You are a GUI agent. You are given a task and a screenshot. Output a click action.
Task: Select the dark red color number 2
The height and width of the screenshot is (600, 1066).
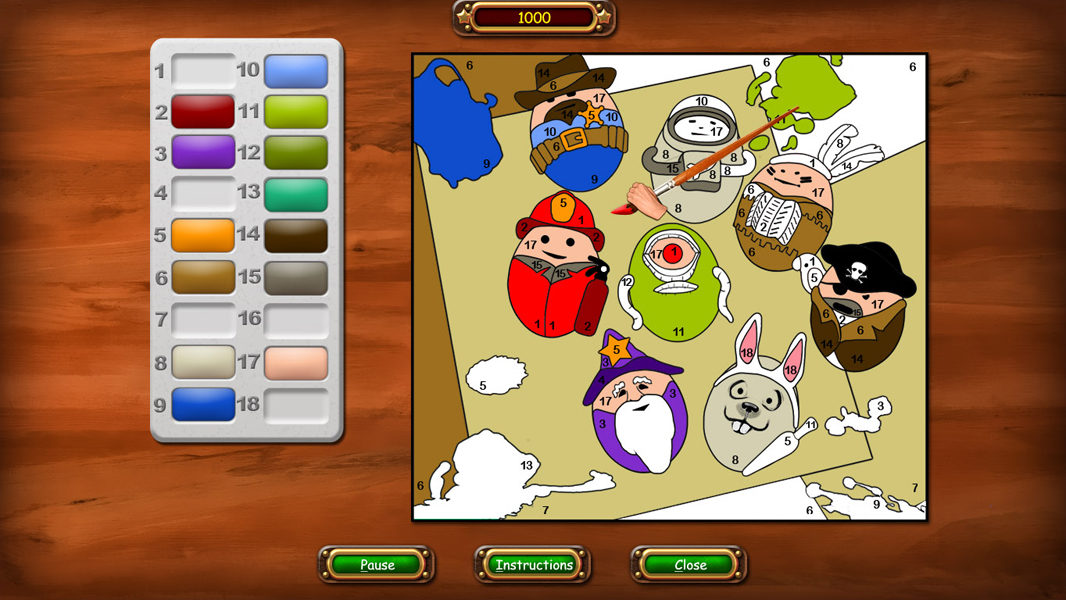pos(202,112)
